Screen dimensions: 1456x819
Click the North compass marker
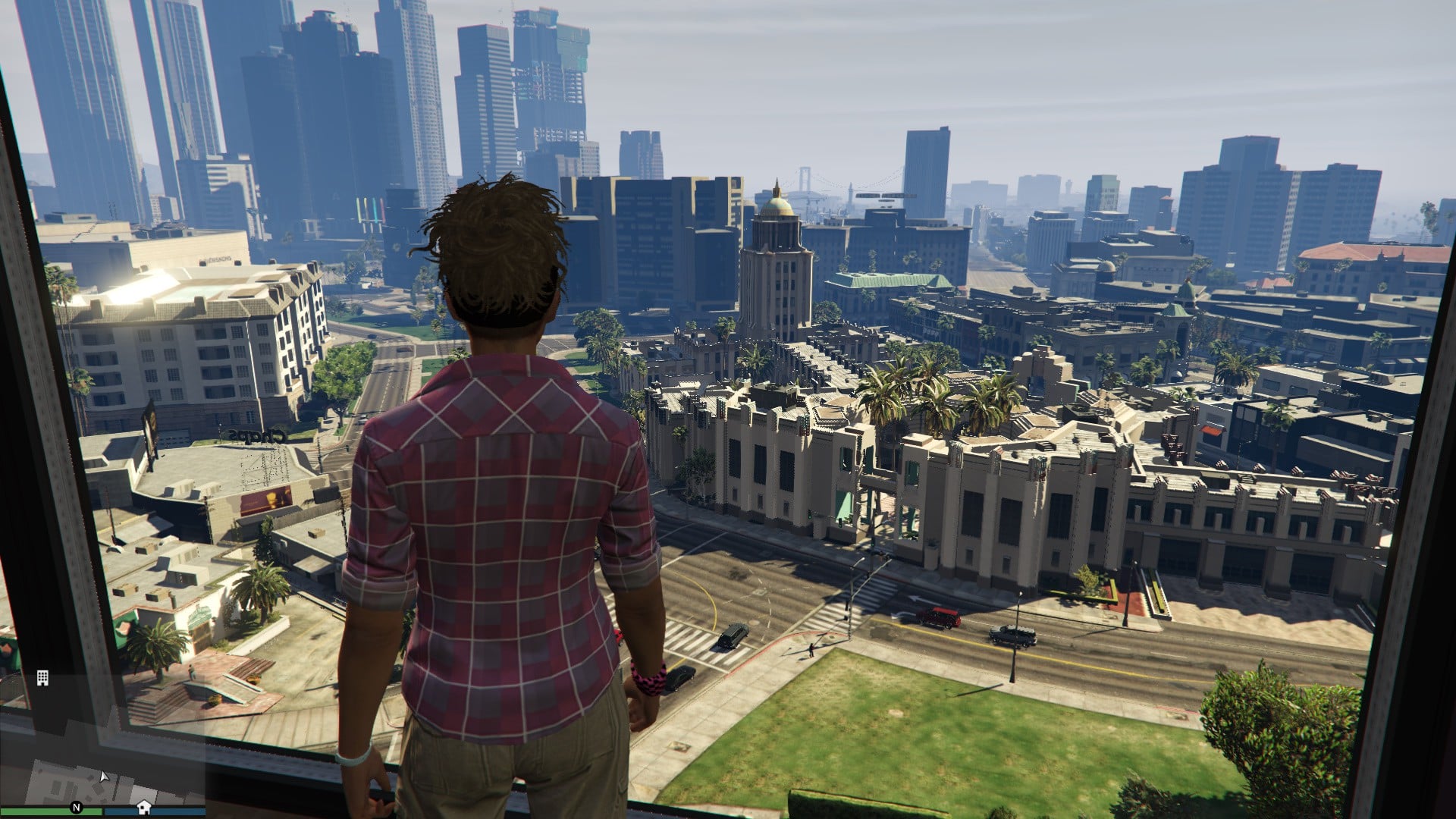(76, 808)
